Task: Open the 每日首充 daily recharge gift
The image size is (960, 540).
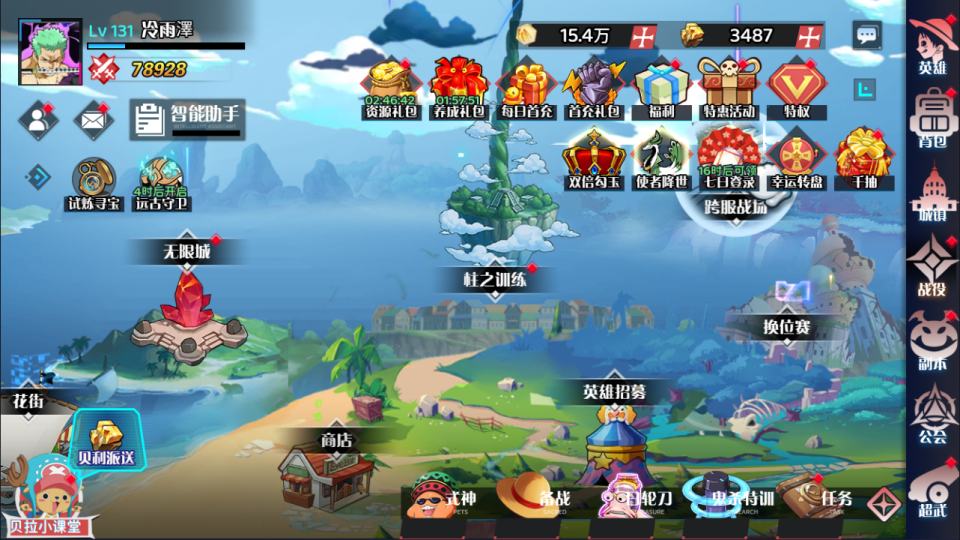Action: (526, 87)
